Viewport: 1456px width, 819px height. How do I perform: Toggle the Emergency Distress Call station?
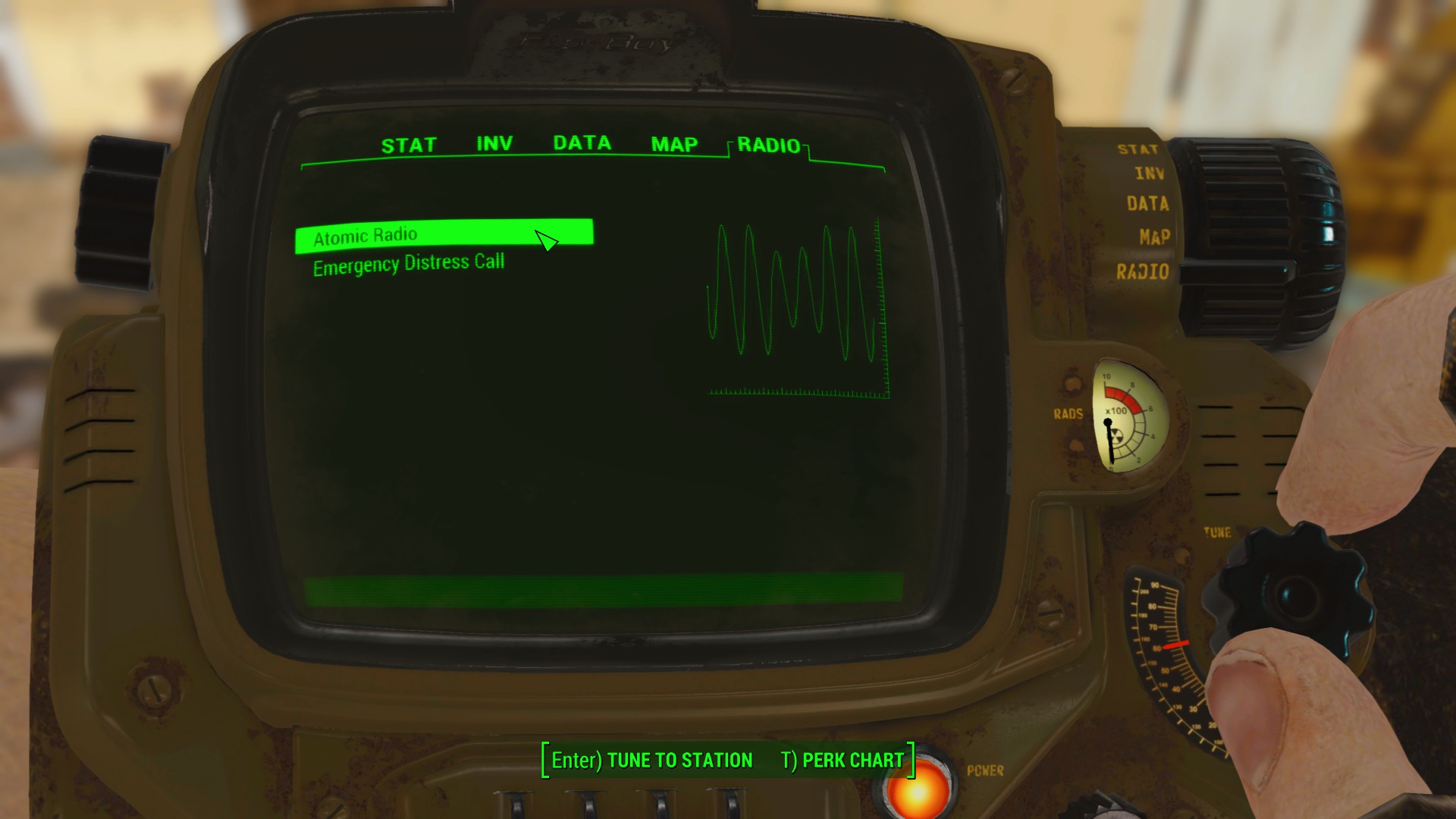tap(409, 262)
